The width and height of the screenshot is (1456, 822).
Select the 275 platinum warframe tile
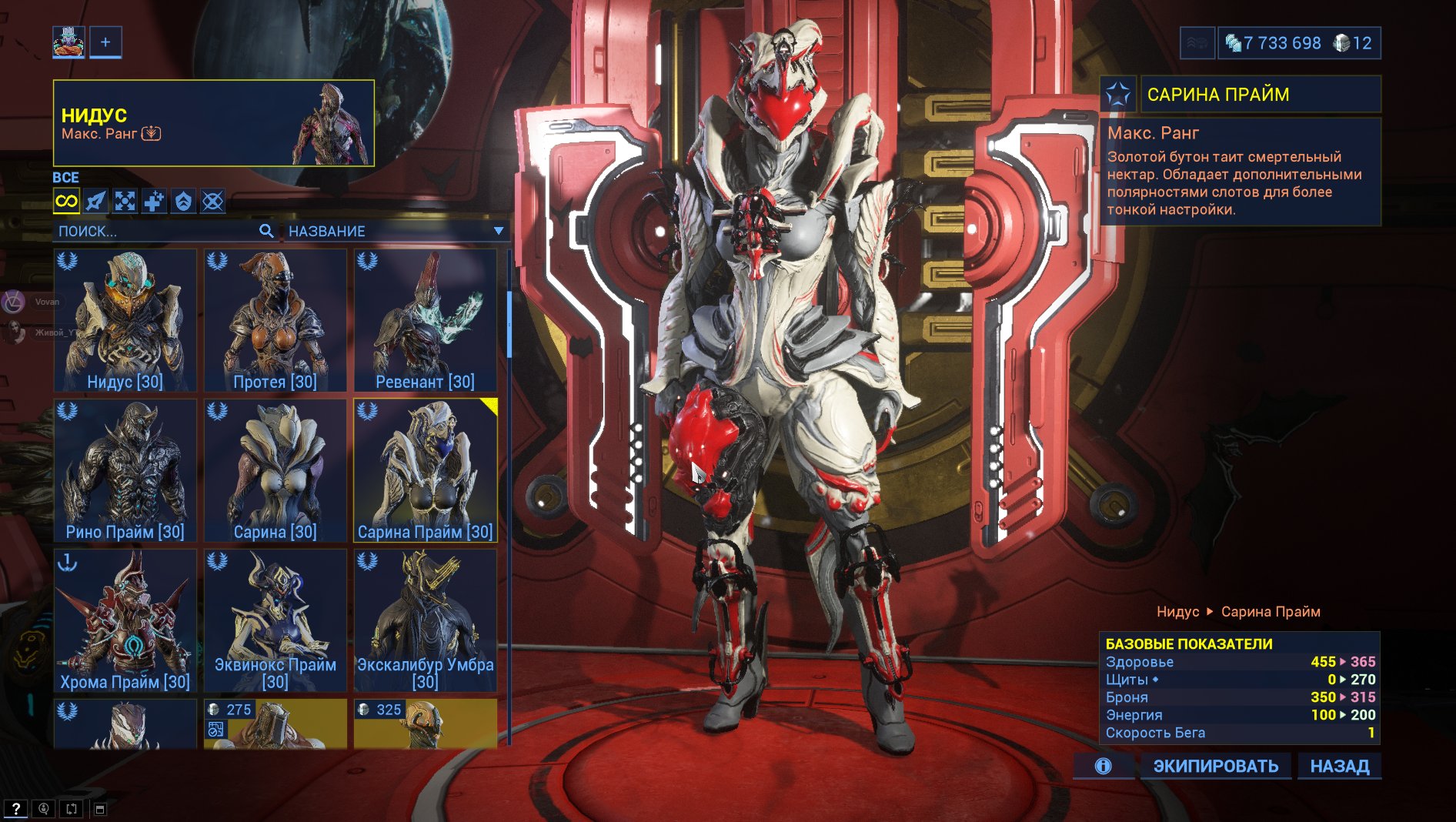[275, 723]
